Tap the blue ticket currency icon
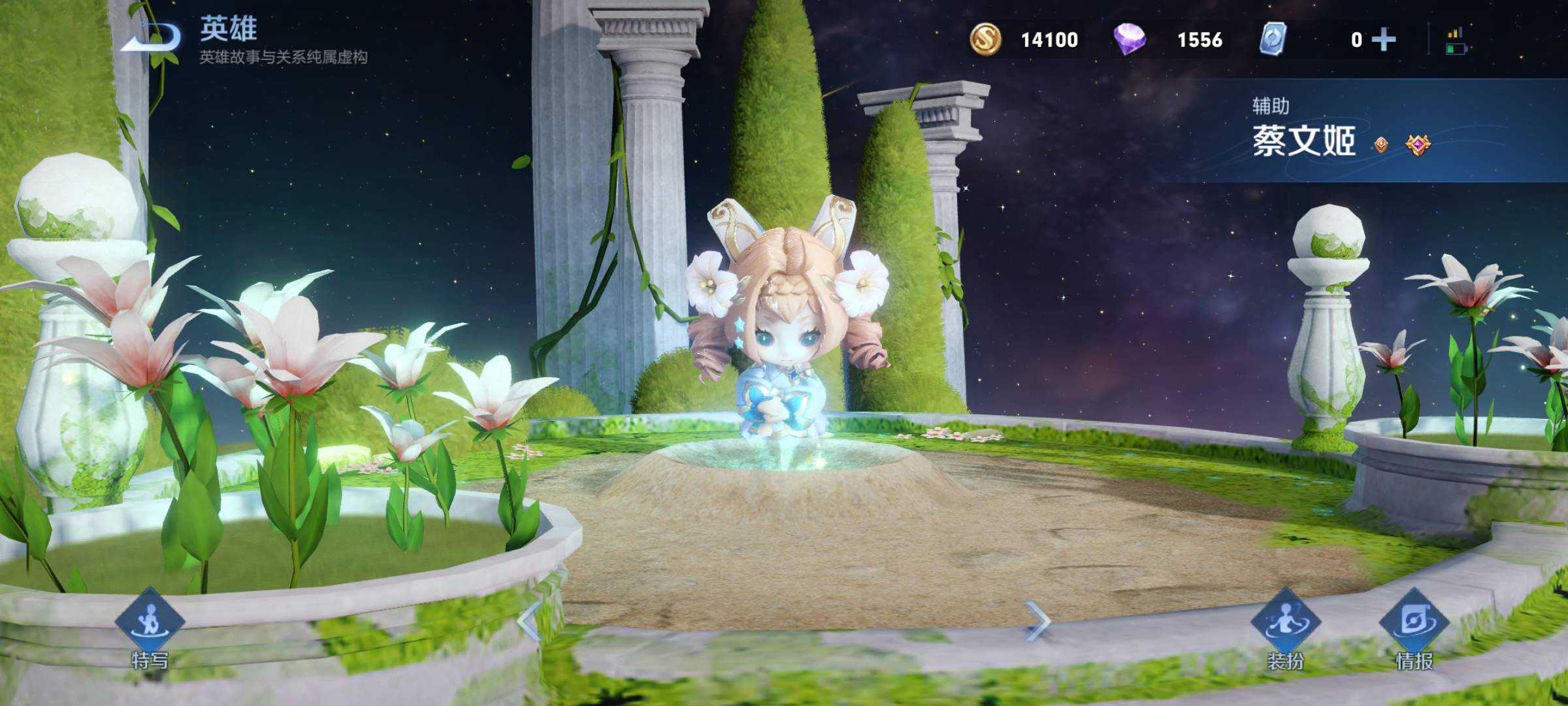This screenshot has width=1568, height=706. coord(1273,39)
